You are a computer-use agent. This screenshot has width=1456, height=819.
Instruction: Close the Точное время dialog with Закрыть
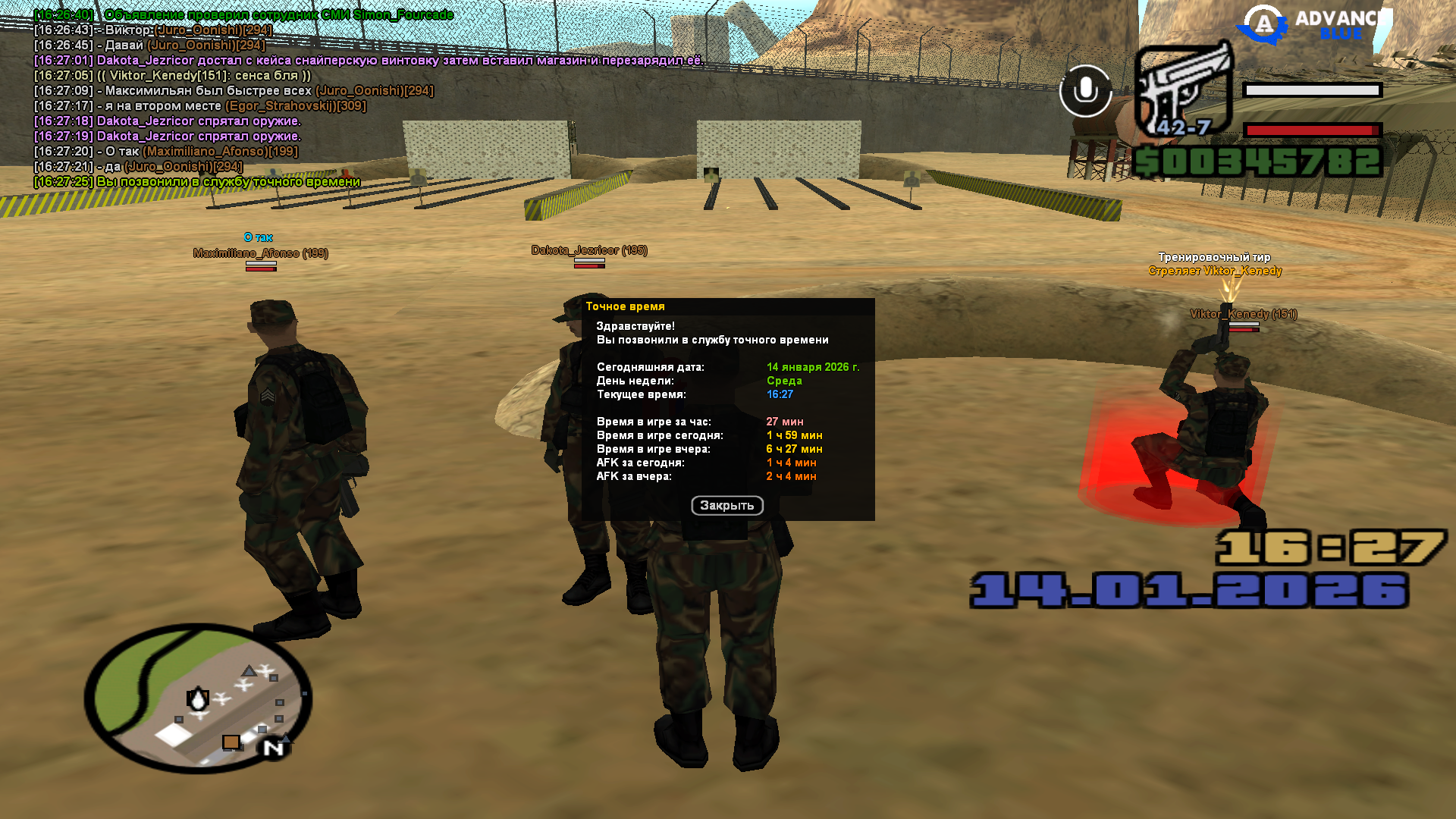click(x=726, y=506)
